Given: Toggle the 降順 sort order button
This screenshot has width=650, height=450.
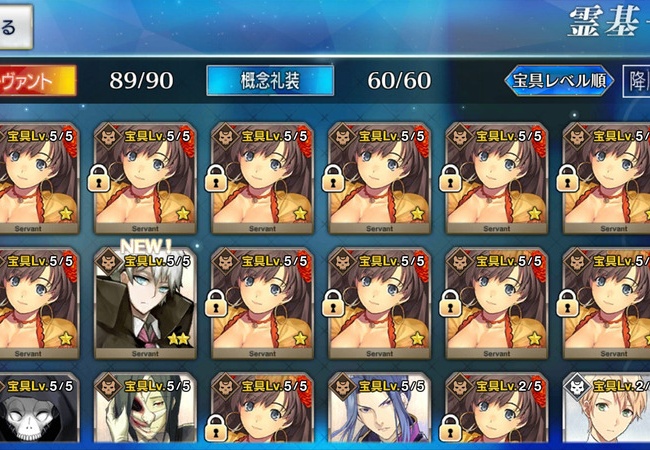Looking at the screenshot, I should point(635,81).
